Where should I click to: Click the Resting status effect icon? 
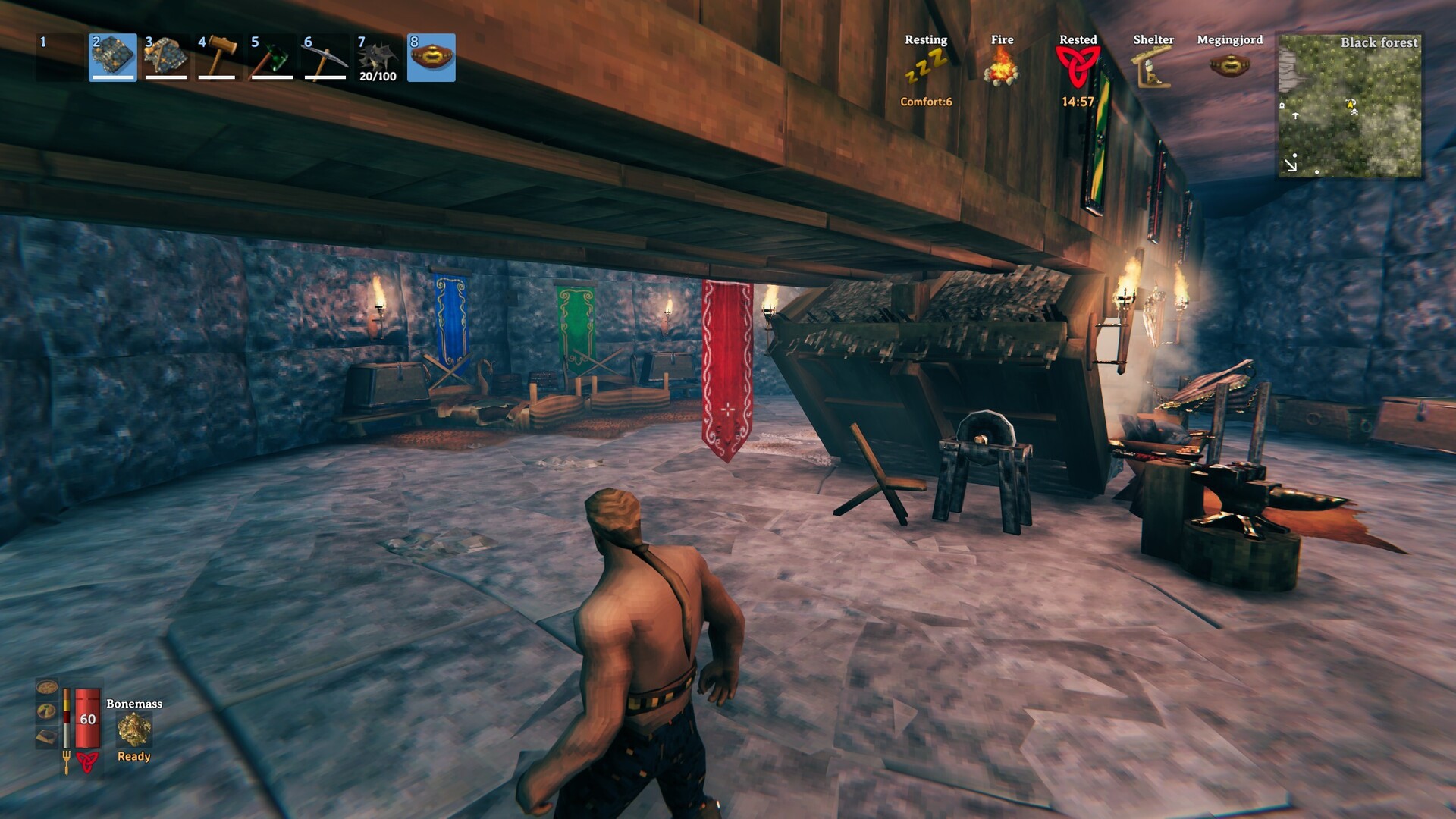point(926,68)
